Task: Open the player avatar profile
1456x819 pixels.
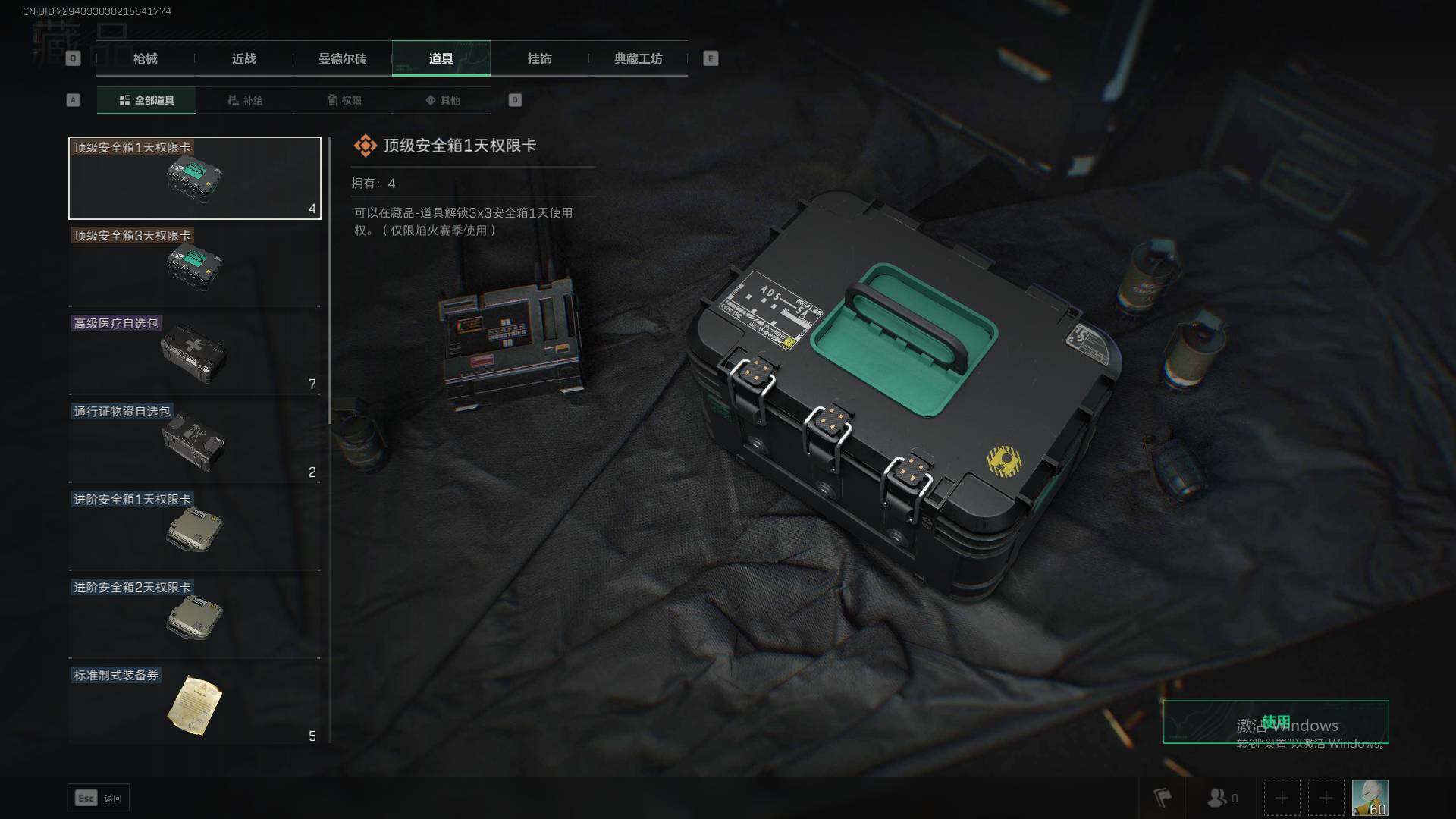Action: (x=1370, y=798)
